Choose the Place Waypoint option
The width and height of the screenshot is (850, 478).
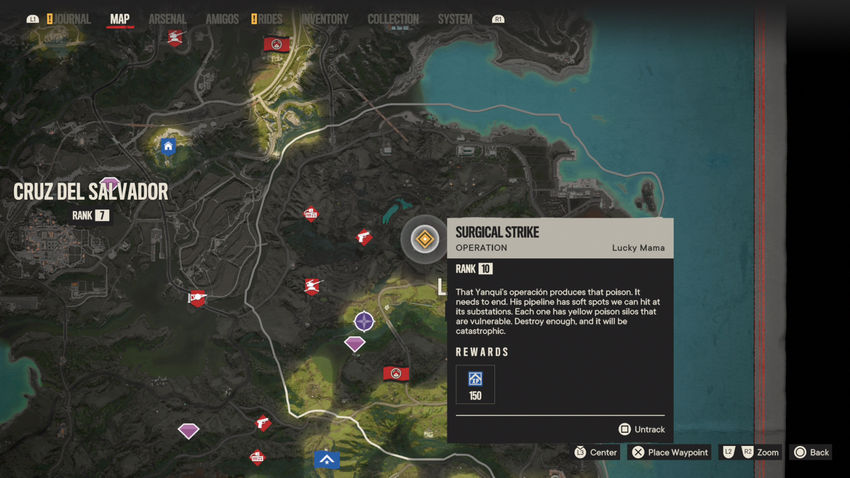pyautogui.click(x=670, y=452)
